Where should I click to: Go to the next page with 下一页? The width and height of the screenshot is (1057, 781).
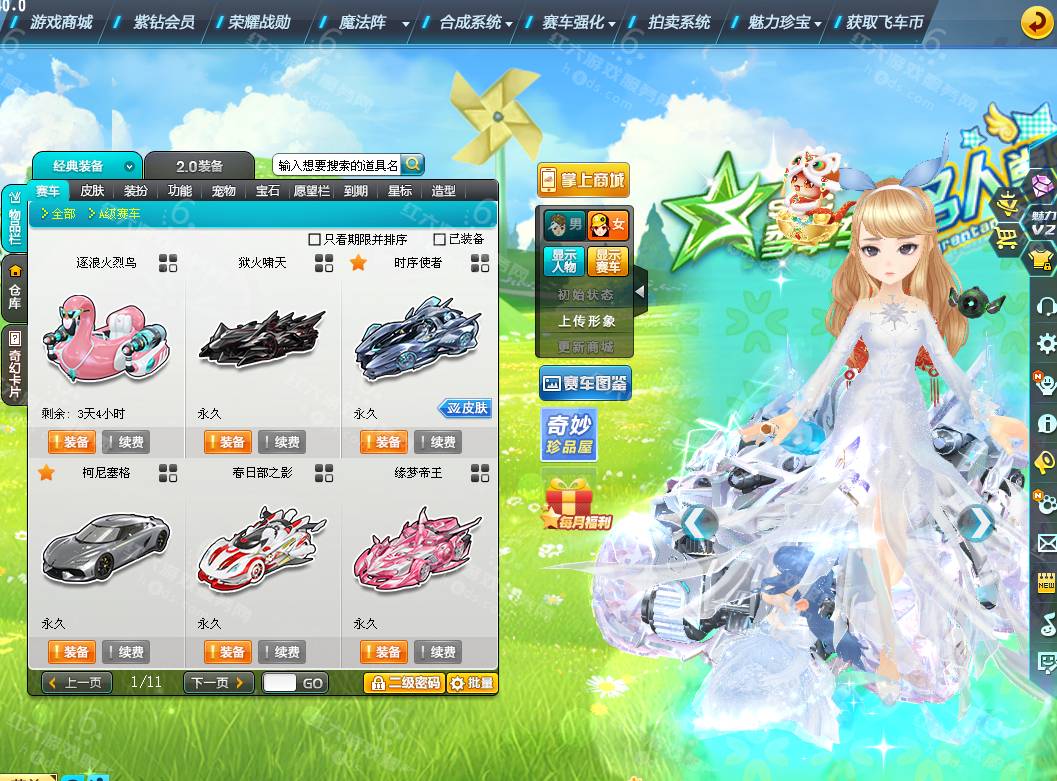pos(217,683)
